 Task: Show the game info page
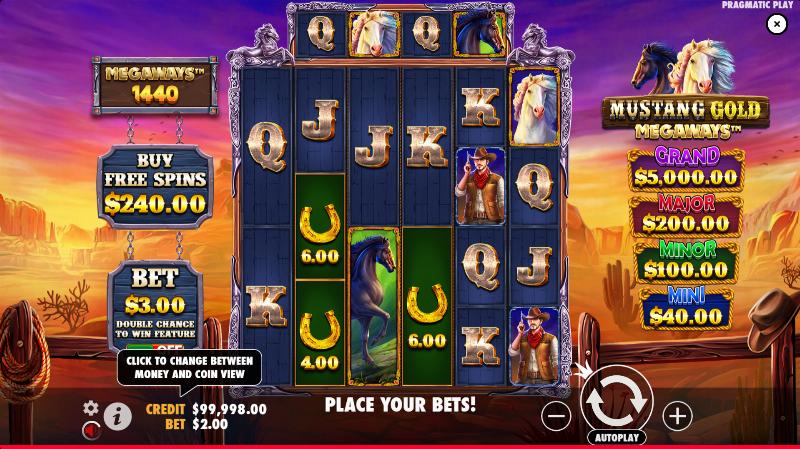pyautogui.click(x=118, y=416)
